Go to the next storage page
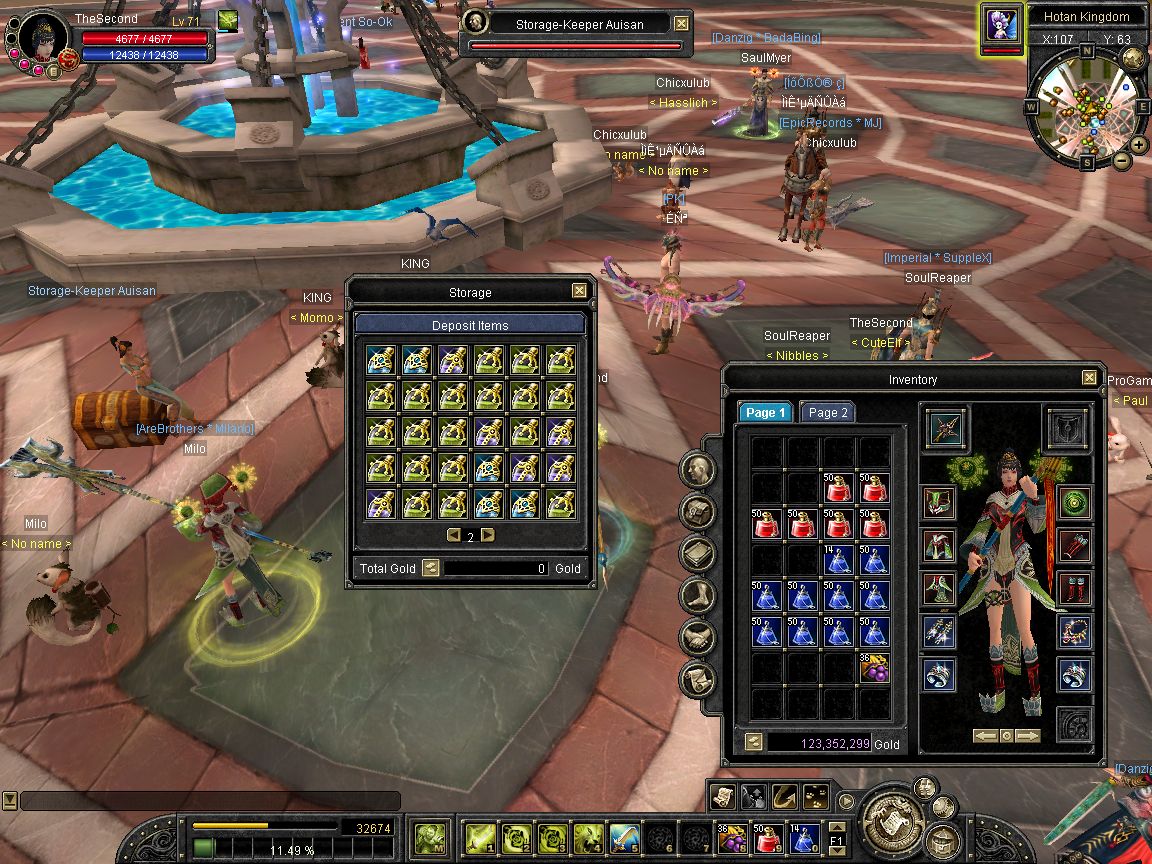The height and width of the screenshot is (864, 1152). tap(488, 535)
